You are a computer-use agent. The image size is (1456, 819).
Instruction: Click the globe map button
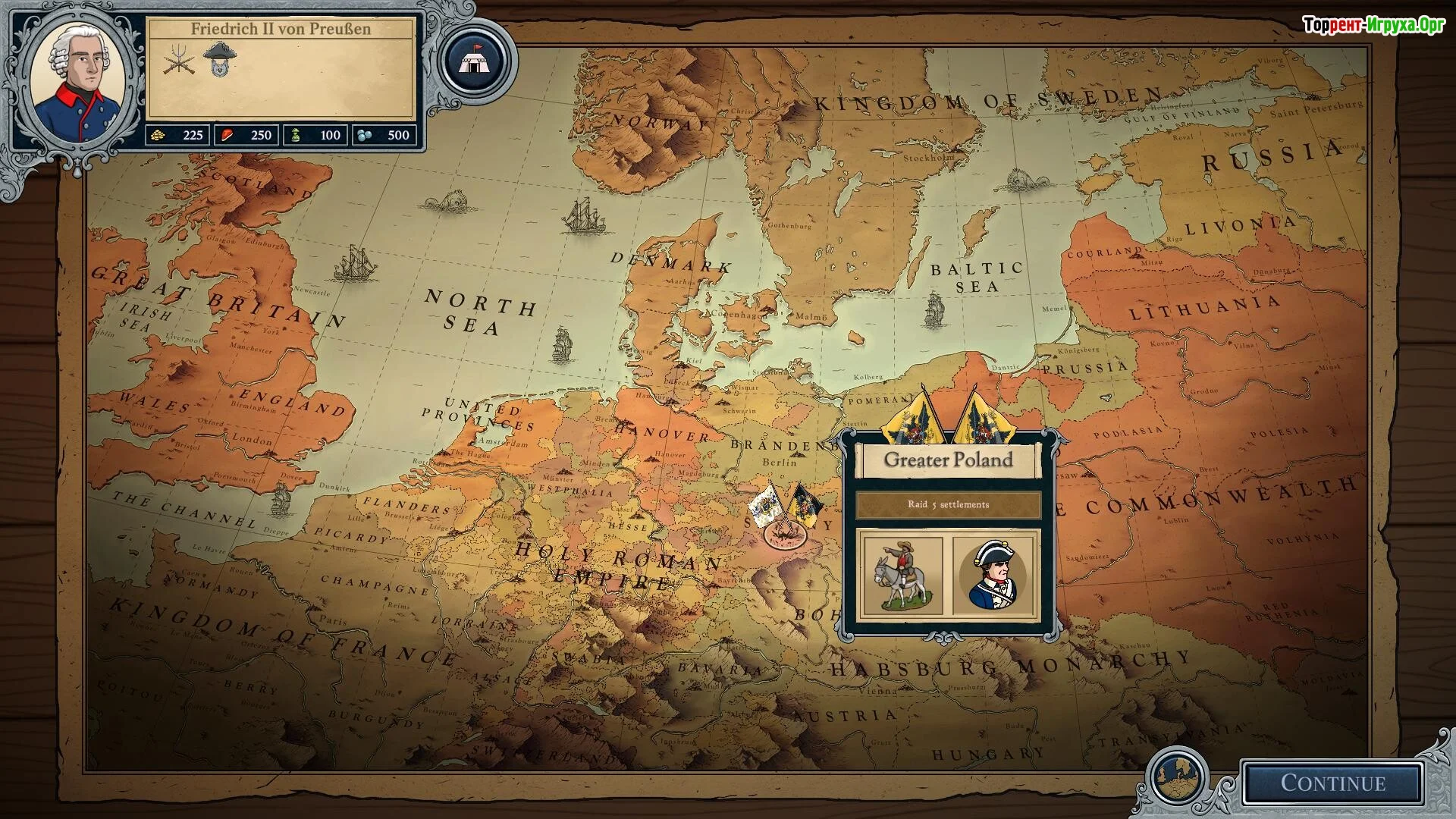tap(1178, 777)
